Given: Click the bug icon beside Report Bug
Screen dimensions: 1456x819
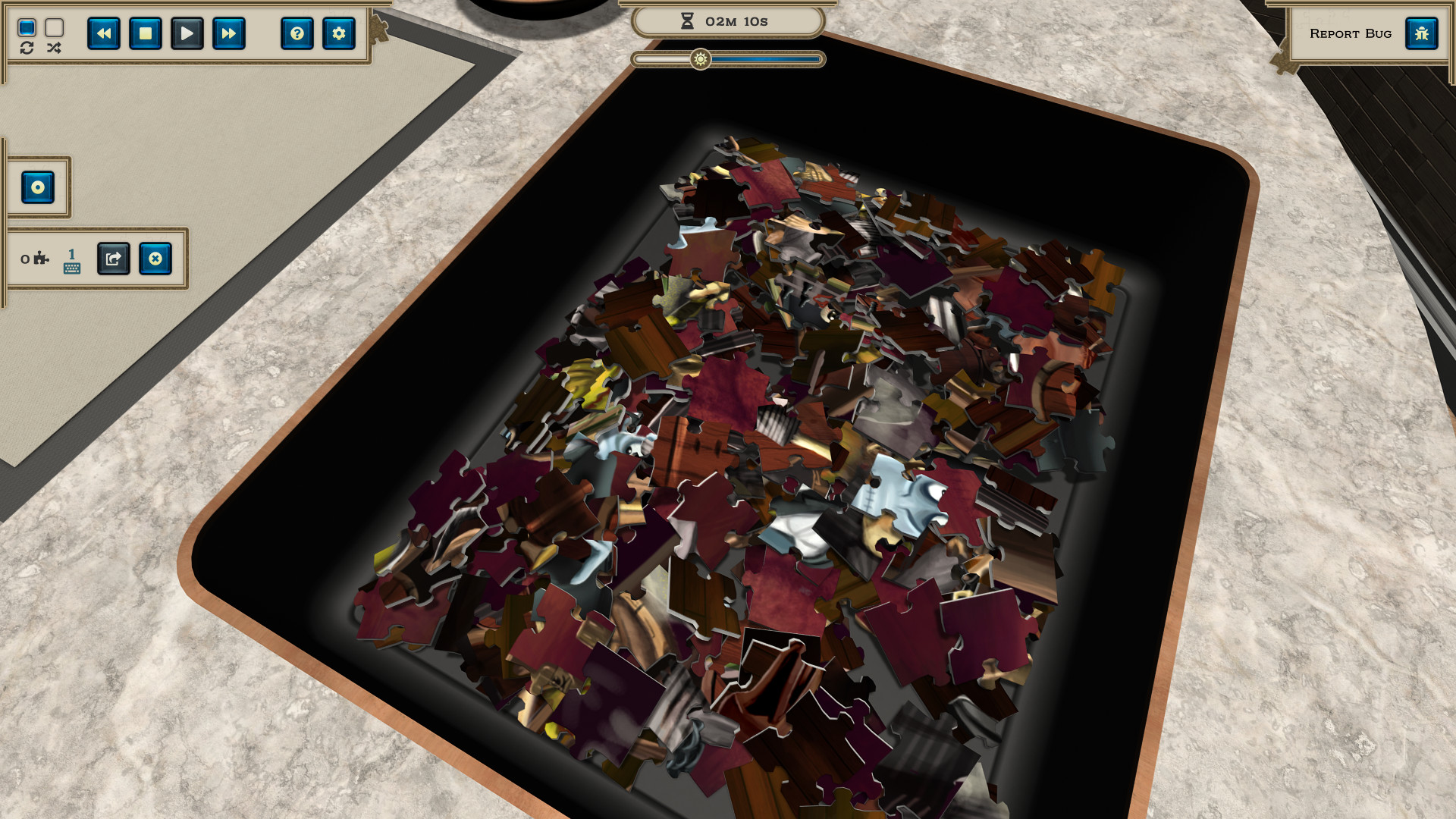Looking at the screenshot, I should coord(1422,33).
